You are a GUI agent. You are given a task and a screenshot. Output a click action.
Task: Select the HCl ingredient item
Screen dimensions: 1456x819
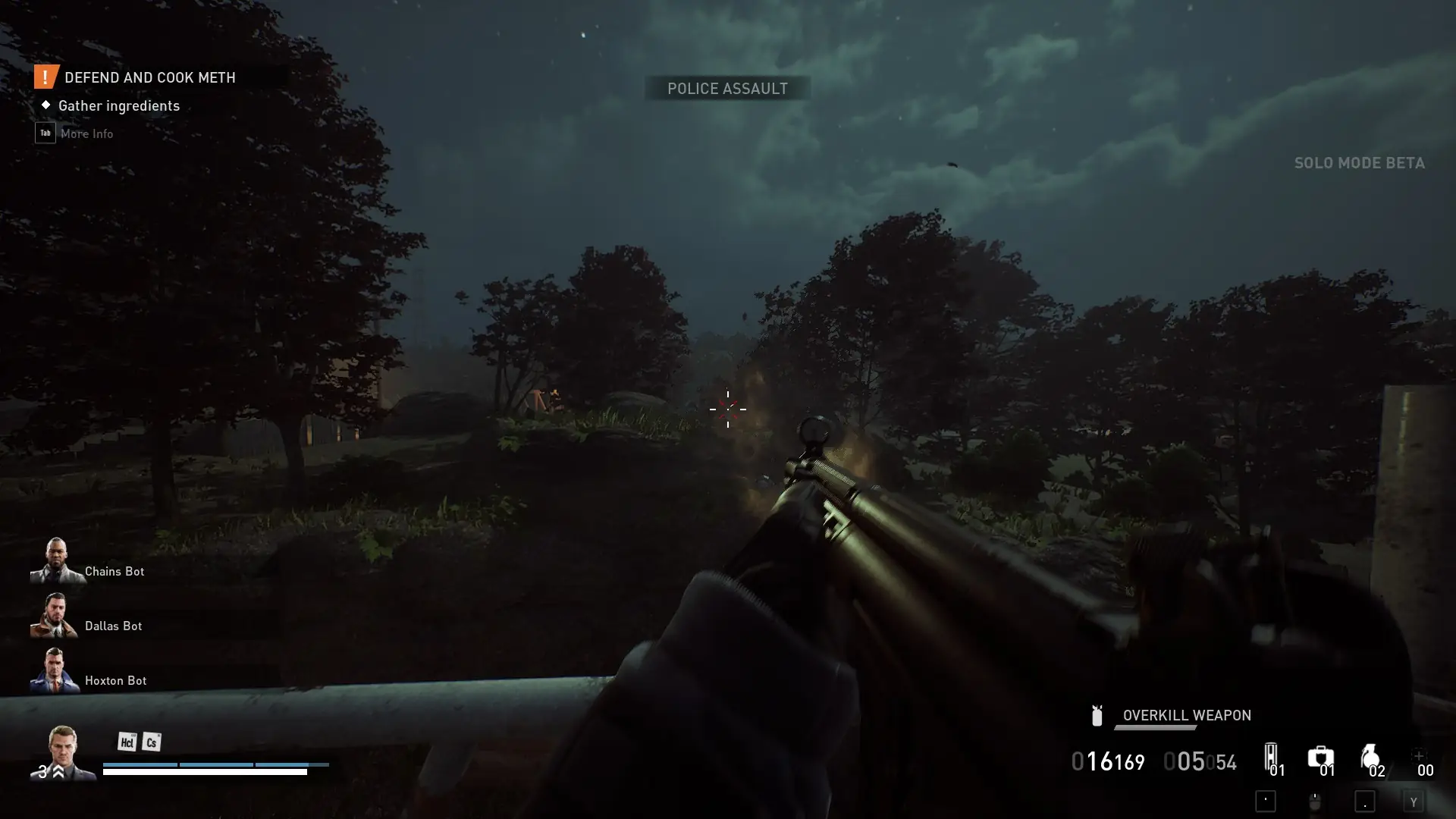click(127, 742)
